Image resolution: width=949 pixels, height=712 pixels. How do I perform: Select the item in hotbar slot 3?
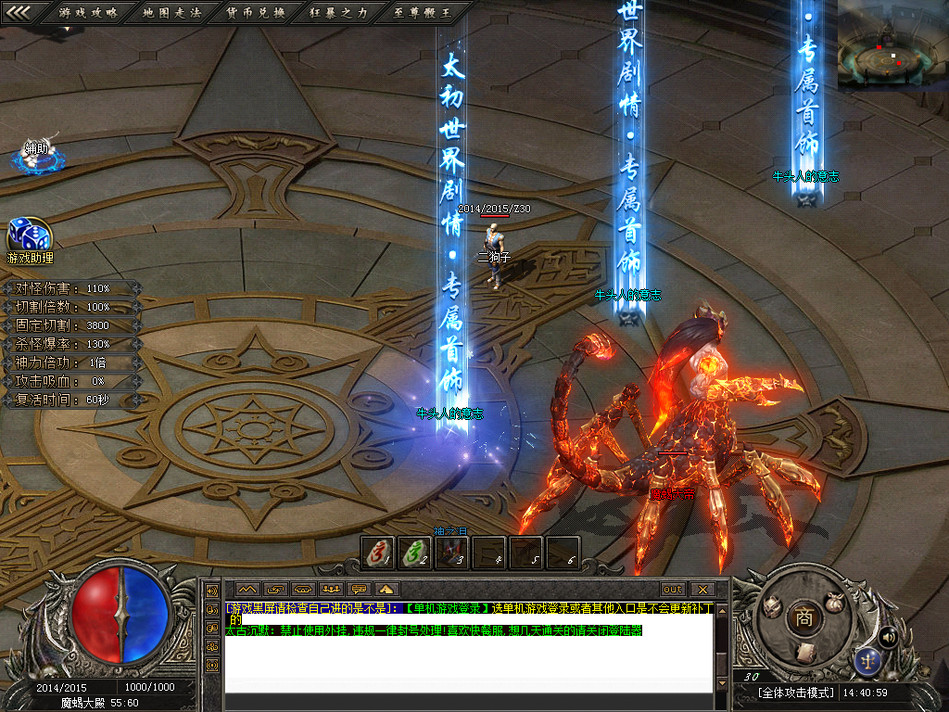(x=451, y=551)
